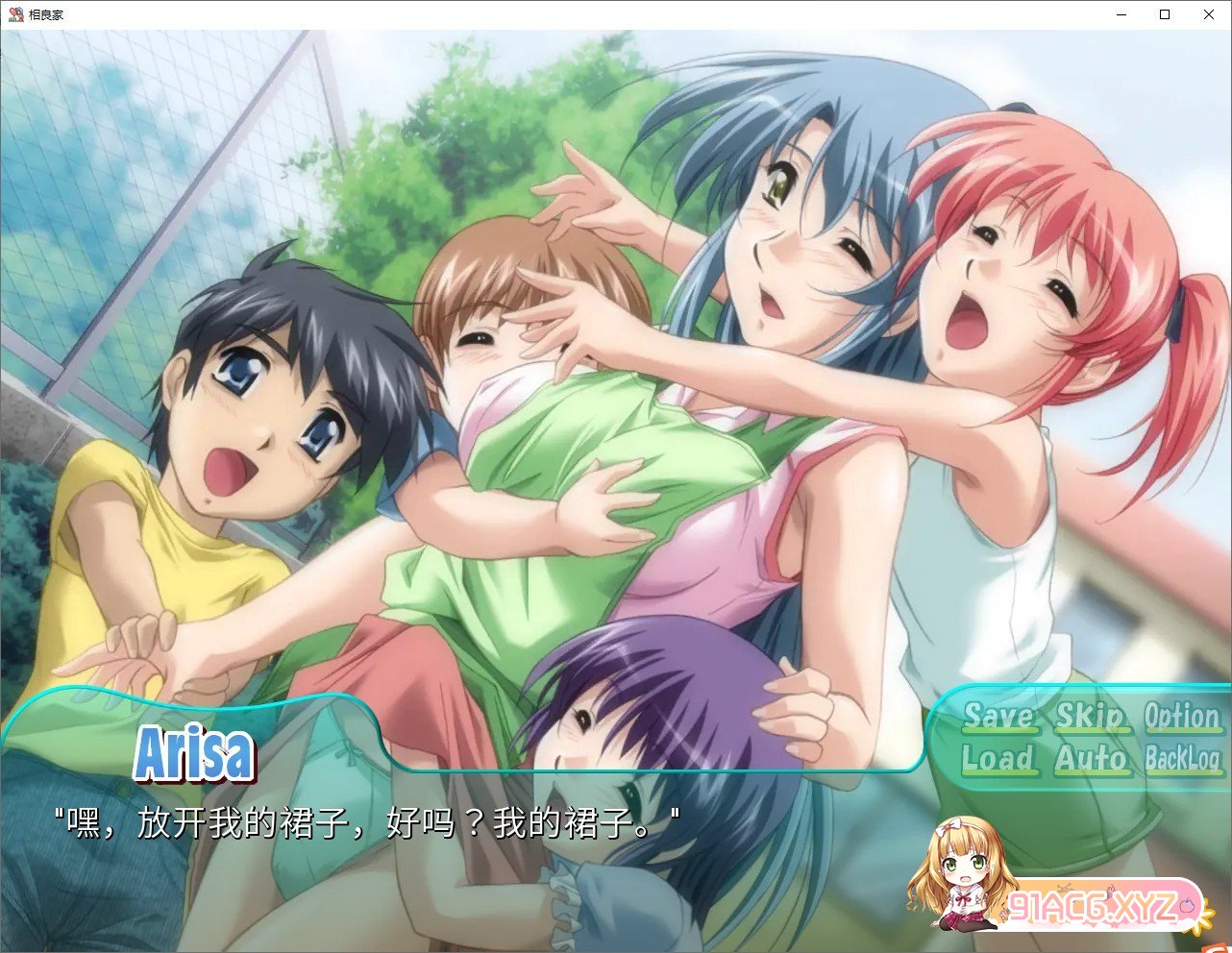Close the game window
Image resolution: width=1232 pixels, height=953 pixels.
pos(1209,14)
